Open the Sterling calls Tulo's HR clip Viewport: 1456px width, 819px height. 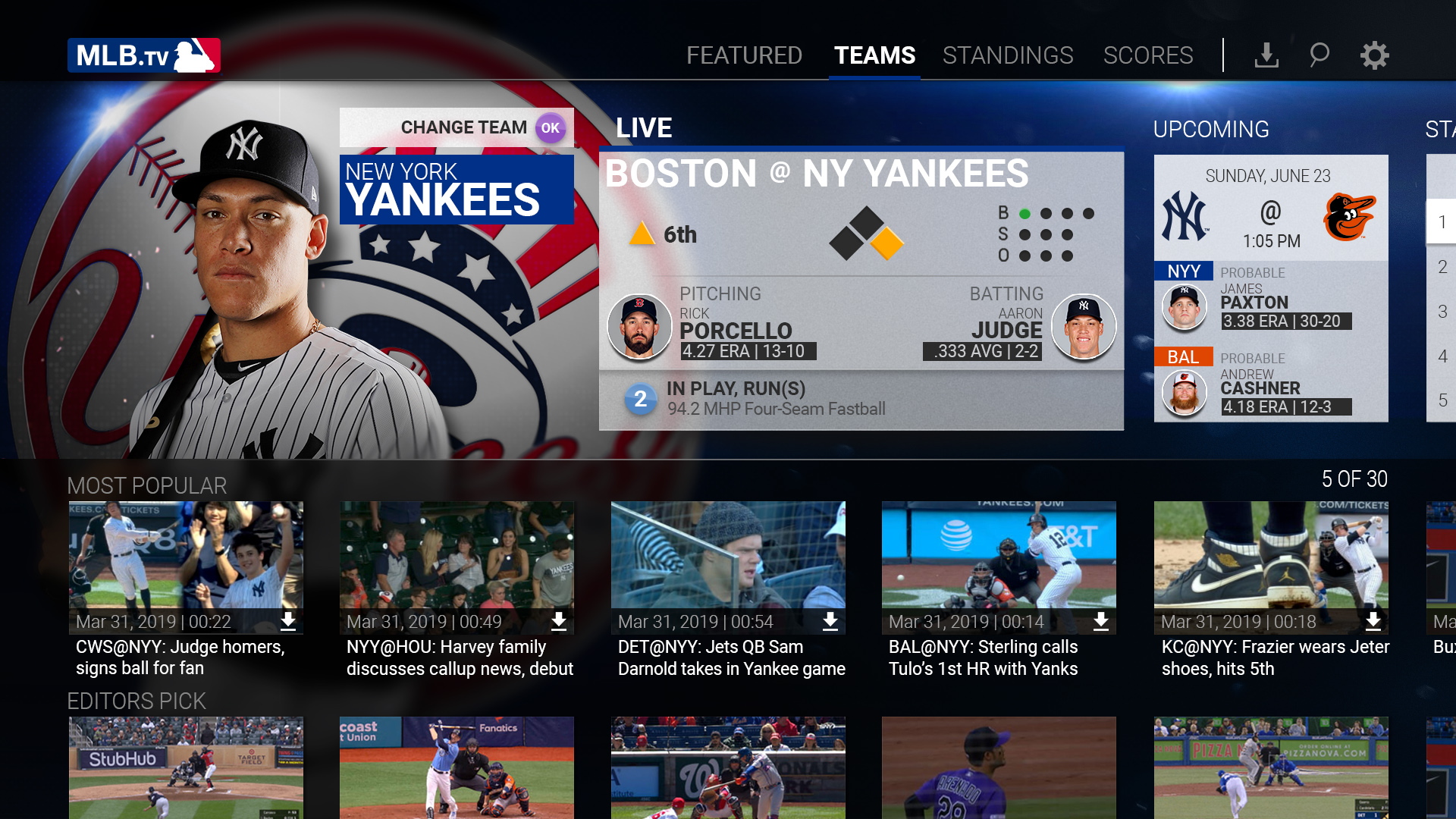[999, 557]
